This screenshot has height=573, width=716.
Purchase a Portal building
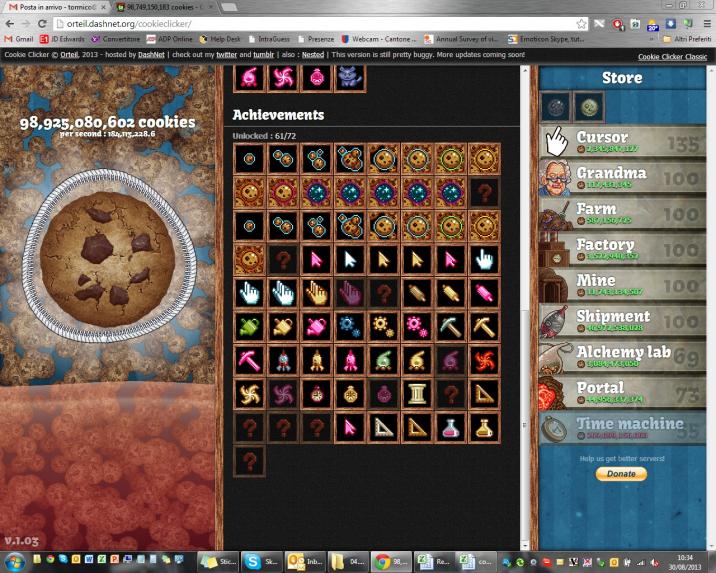(x=622, y=393)
